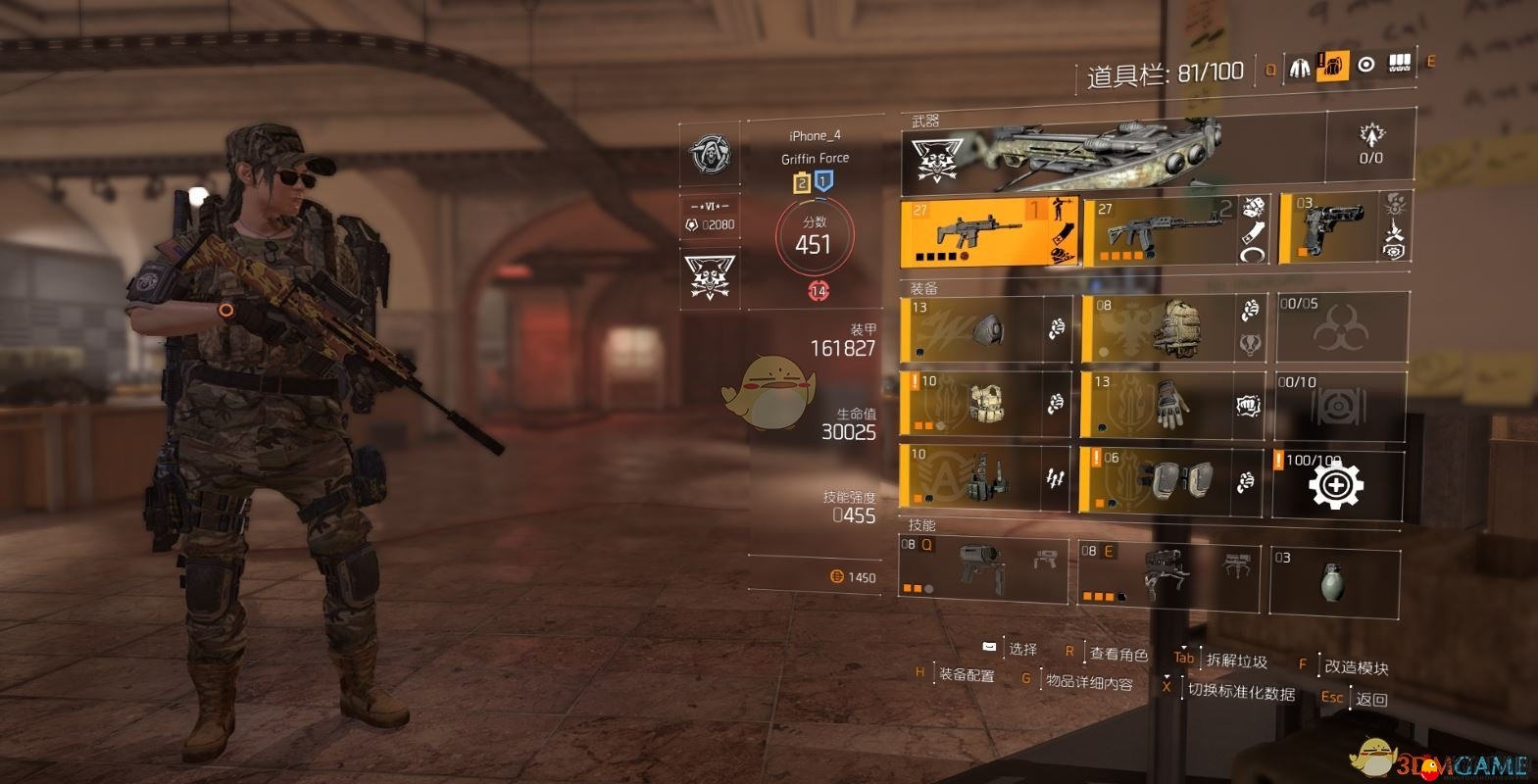Open the jacket apparel tab
This screenshot has width=1538, height=784.
pos(1300,67)
